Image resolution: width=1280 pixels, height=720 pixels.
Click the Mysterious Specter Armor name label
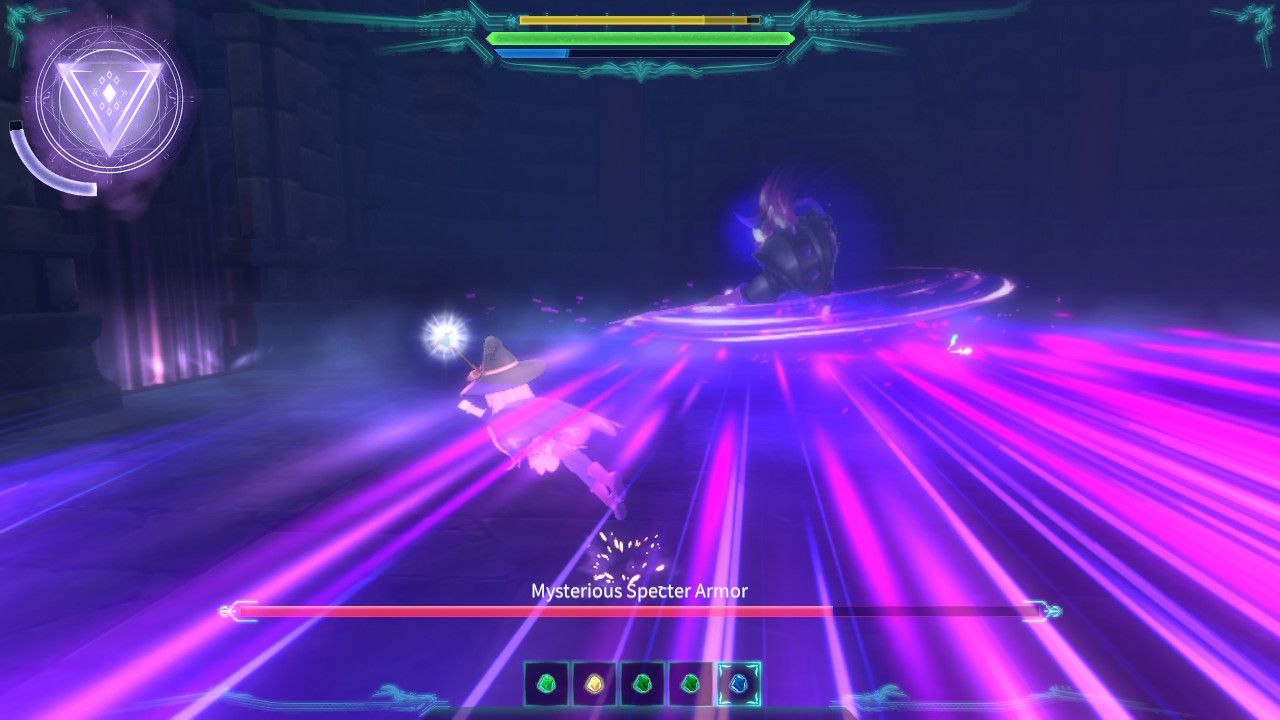tap(638, 591)
